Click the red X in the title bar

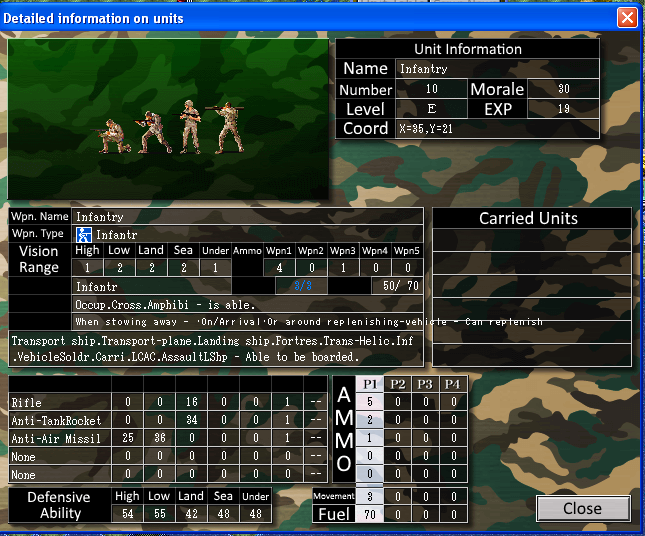627,17
